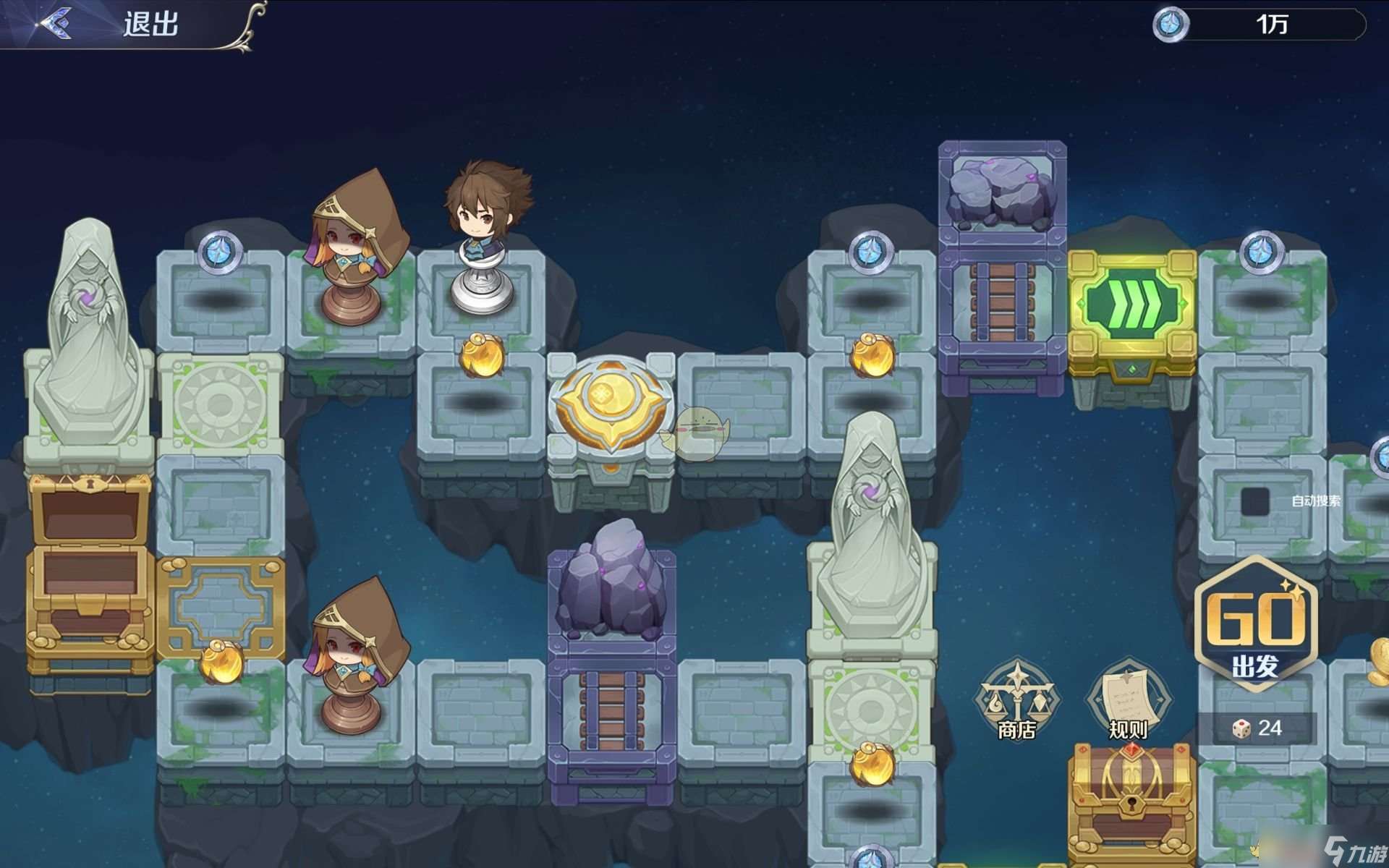
Task: Toggle the 自动搜索 auto-search checkbox
Action: tap(1255, 501)
